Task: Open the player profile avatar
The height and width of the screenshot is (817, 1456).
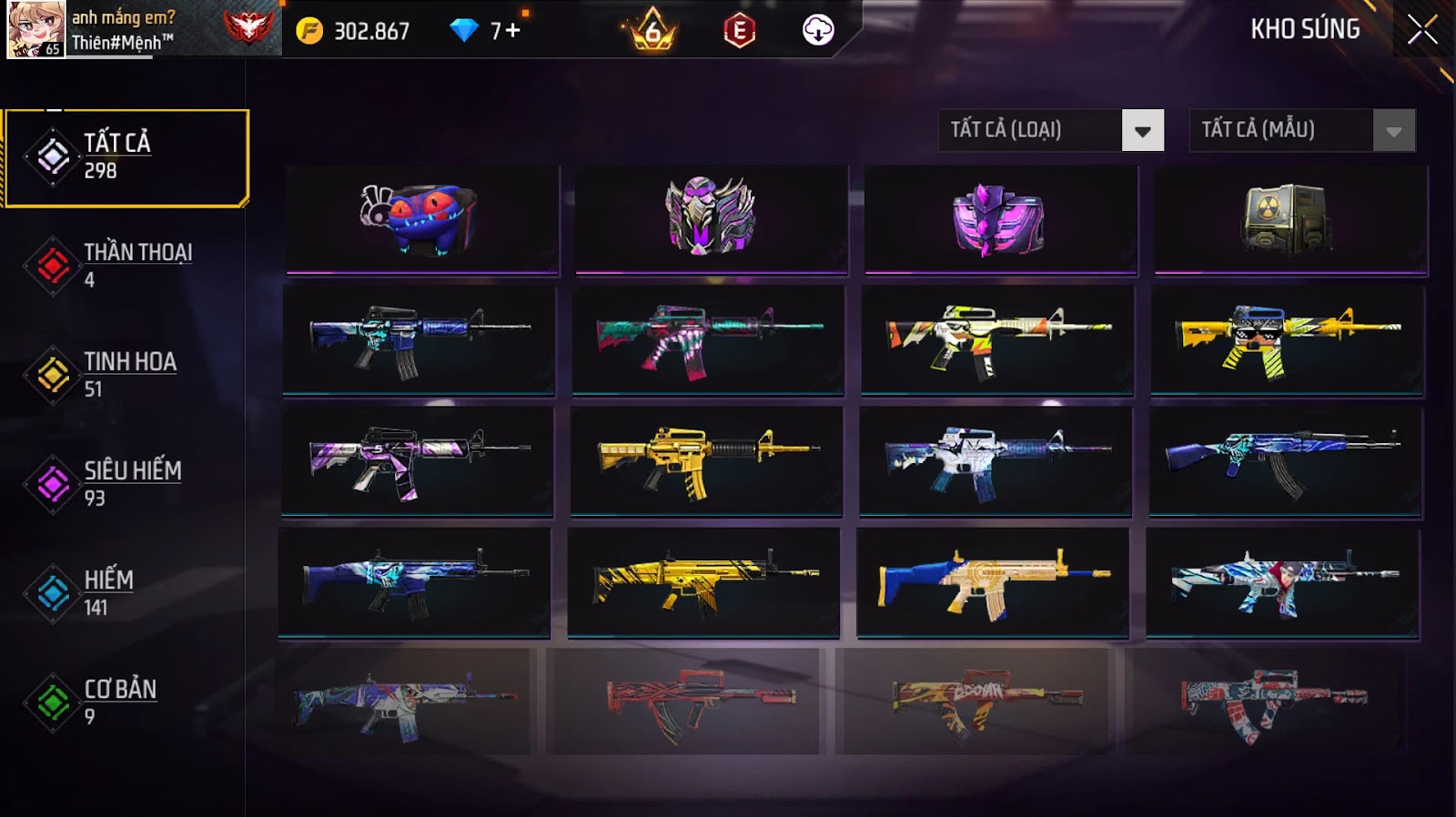Action: point(35,29)
